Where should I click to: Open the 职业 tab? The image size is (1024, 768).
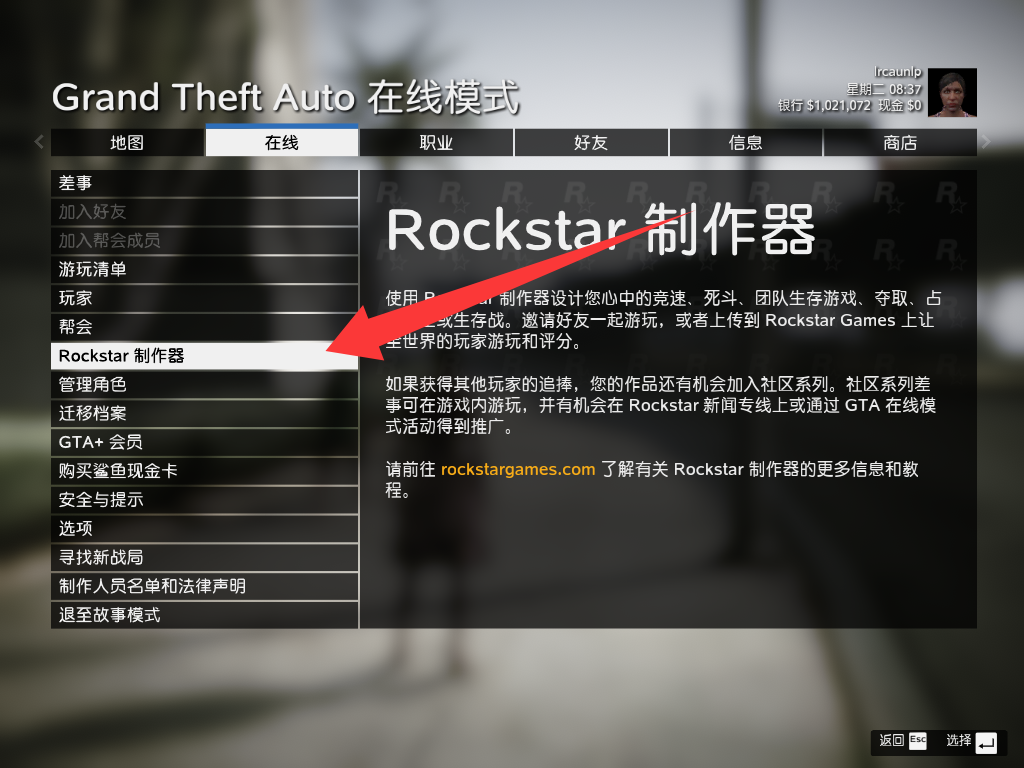(x=436, y=143)
